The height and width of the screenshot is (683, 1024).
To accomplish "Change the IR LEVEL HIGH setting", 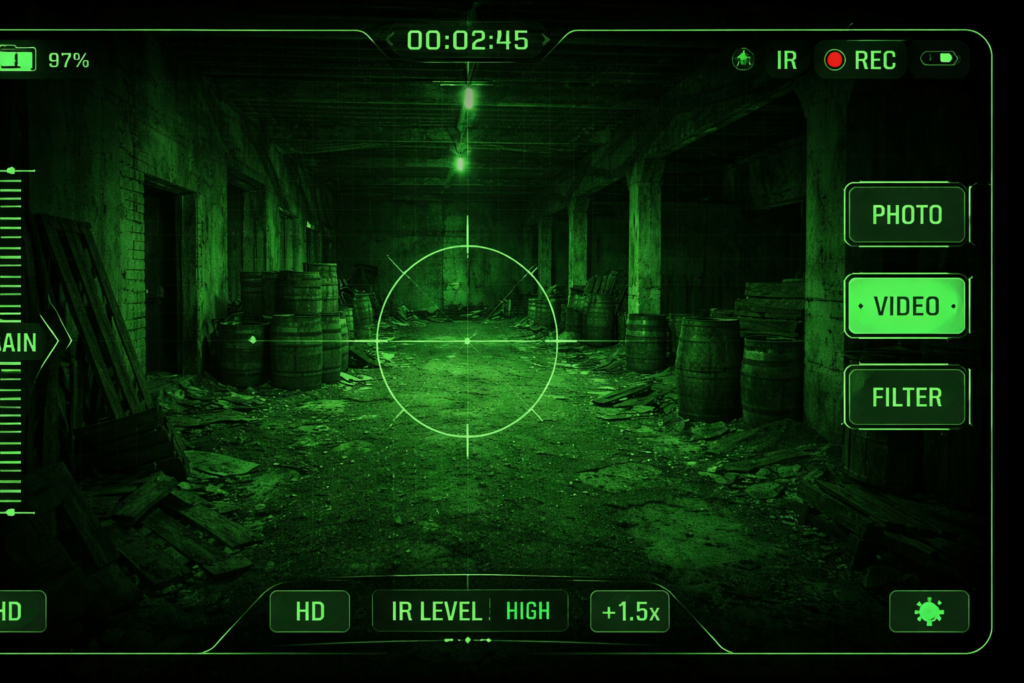I will 470,611.
